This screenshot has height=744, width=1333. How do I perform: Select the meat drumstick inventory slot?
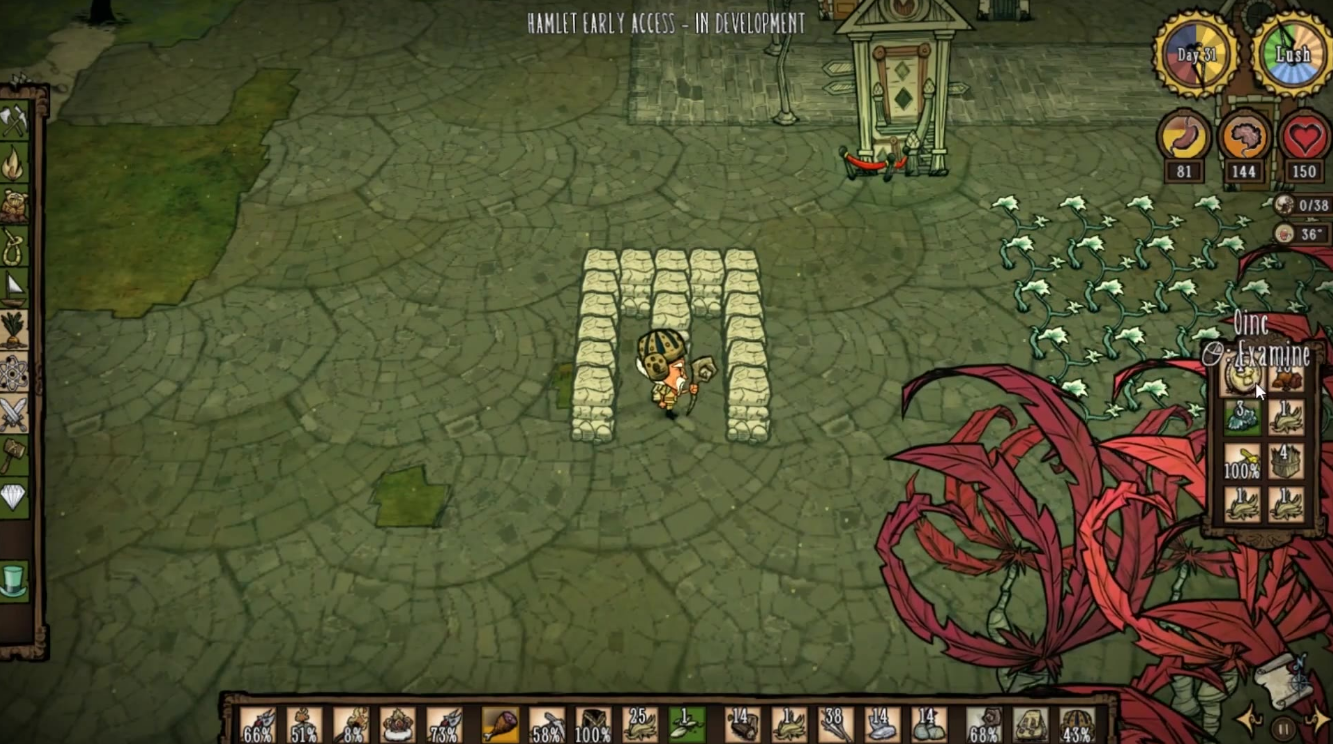pos(500,724)
